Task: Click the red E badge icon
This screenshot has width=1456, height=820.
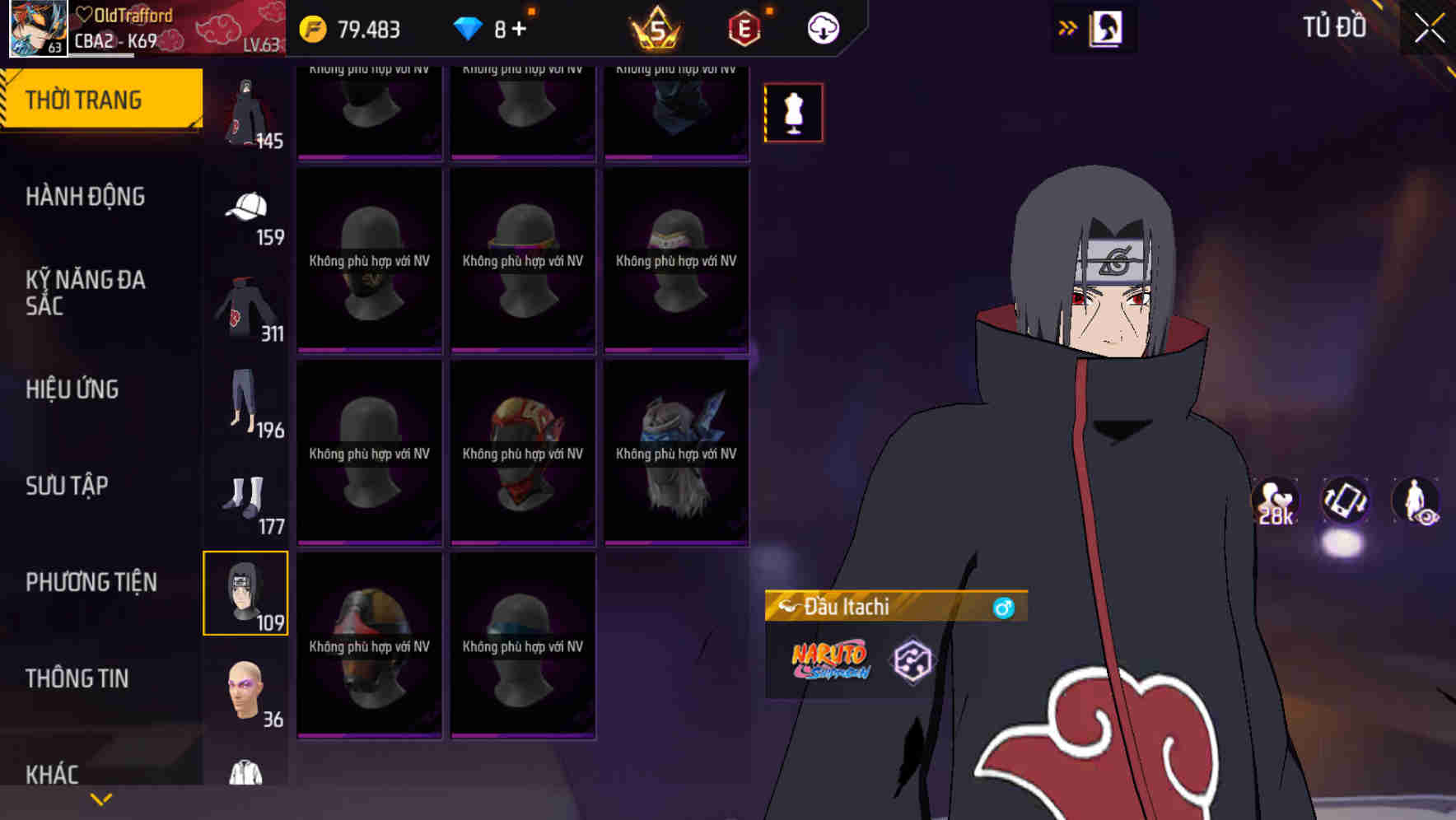Action: (743, 27)
